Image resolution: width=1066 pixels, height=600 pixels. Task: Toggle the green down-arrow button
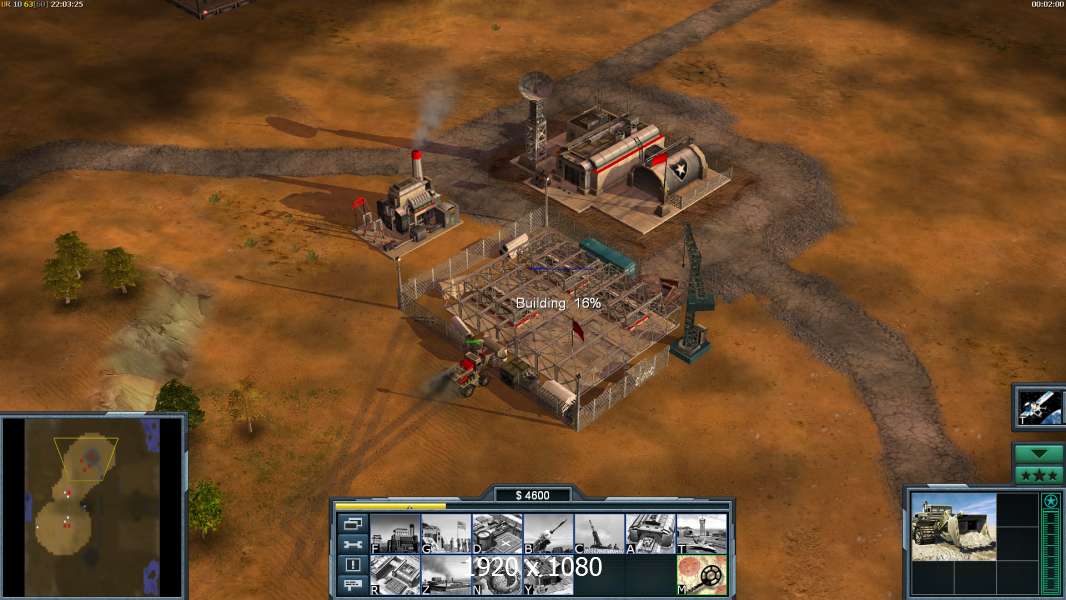pos(1038,454)
